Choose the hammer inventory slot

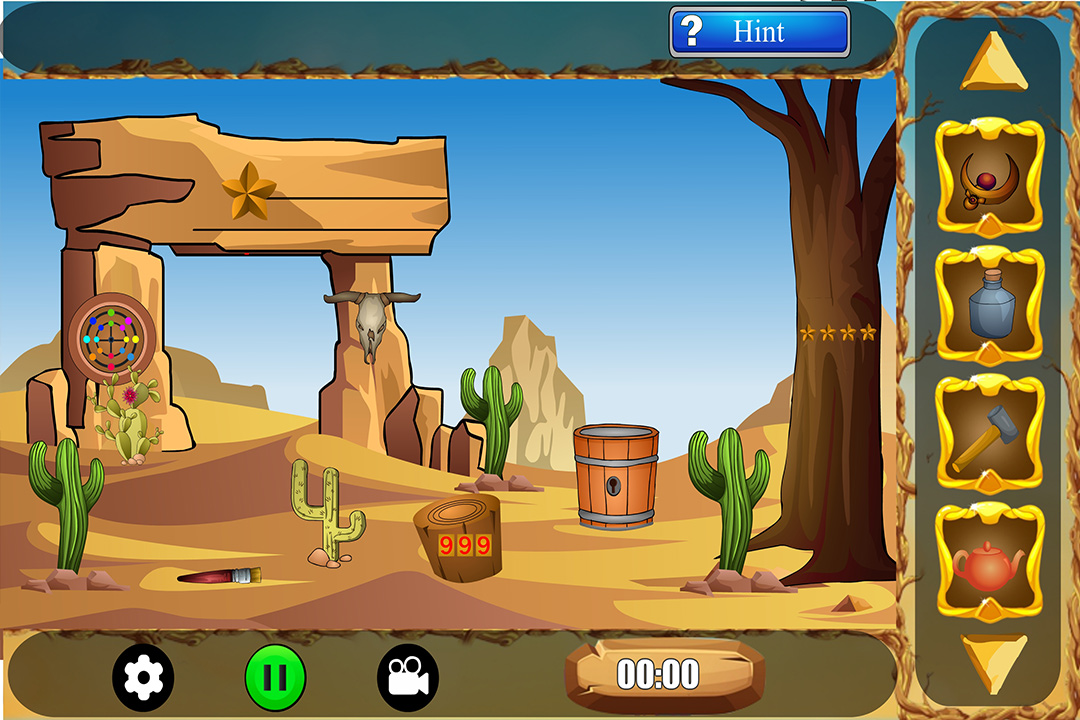click(989, 435)
